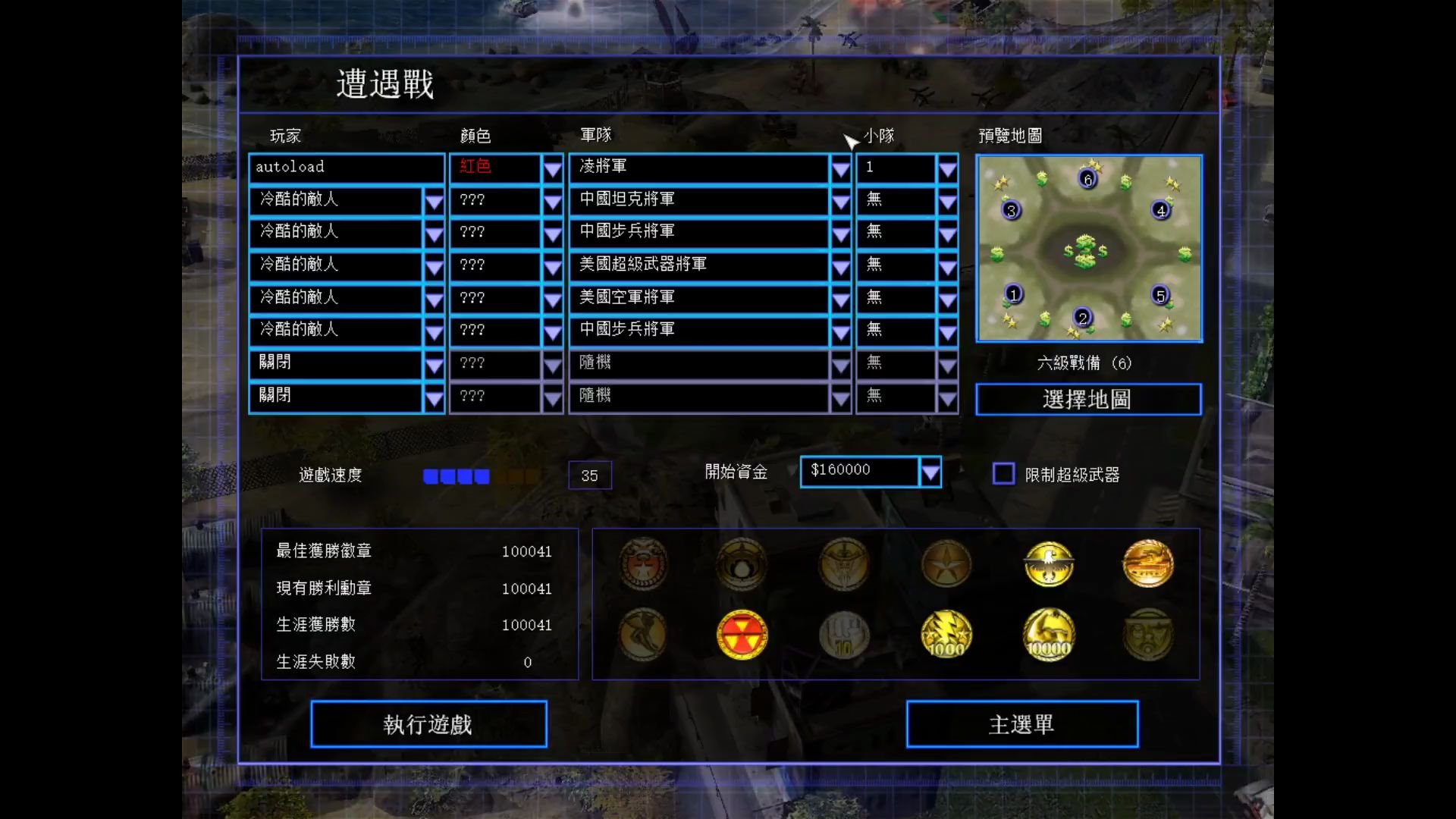Open the 美國空軍將軍 army dropdown
This screenshot has width=1456, height=819.
[x=840, y=300]
